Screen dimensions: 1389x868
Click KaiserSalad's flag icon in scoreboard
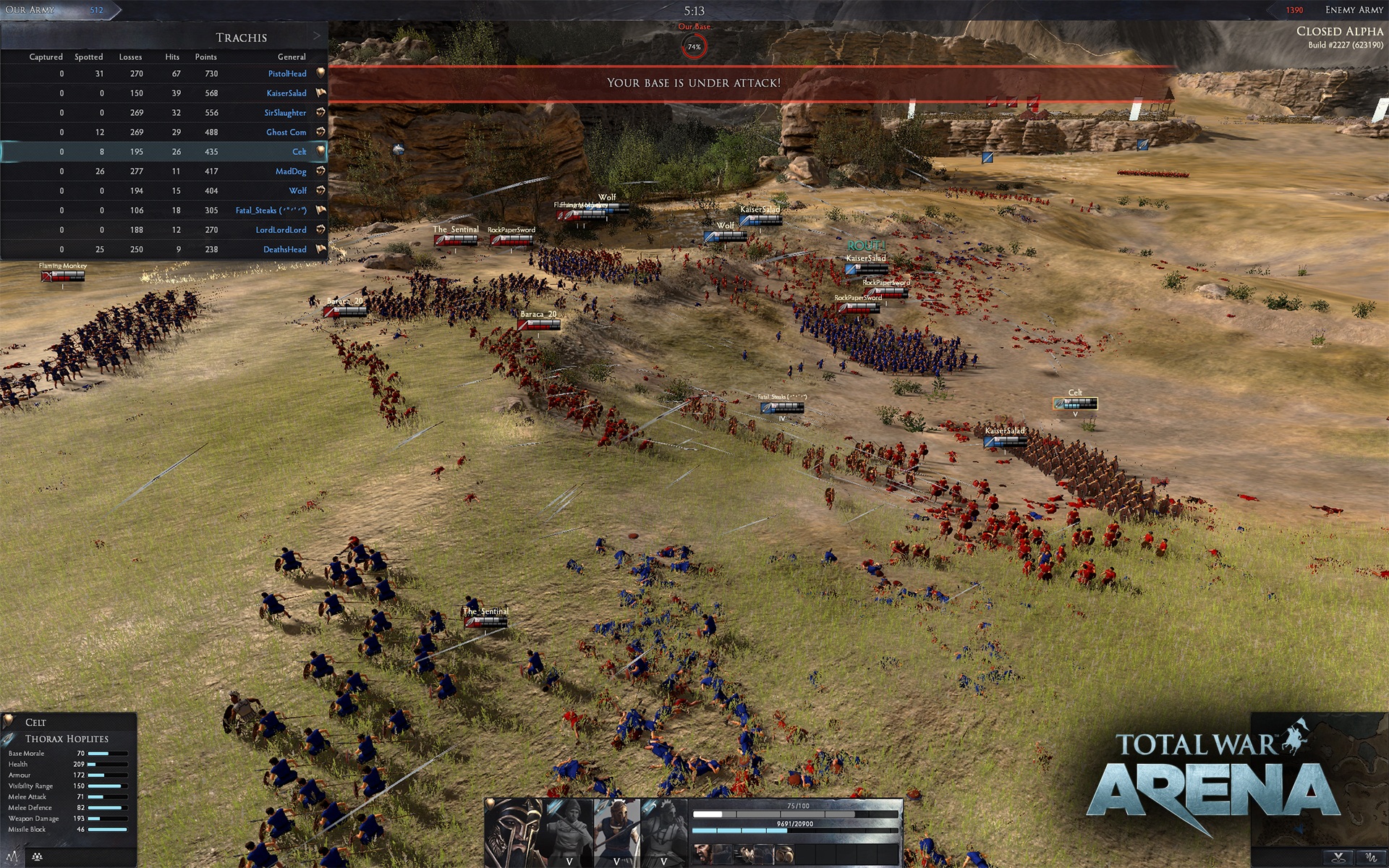320,93
